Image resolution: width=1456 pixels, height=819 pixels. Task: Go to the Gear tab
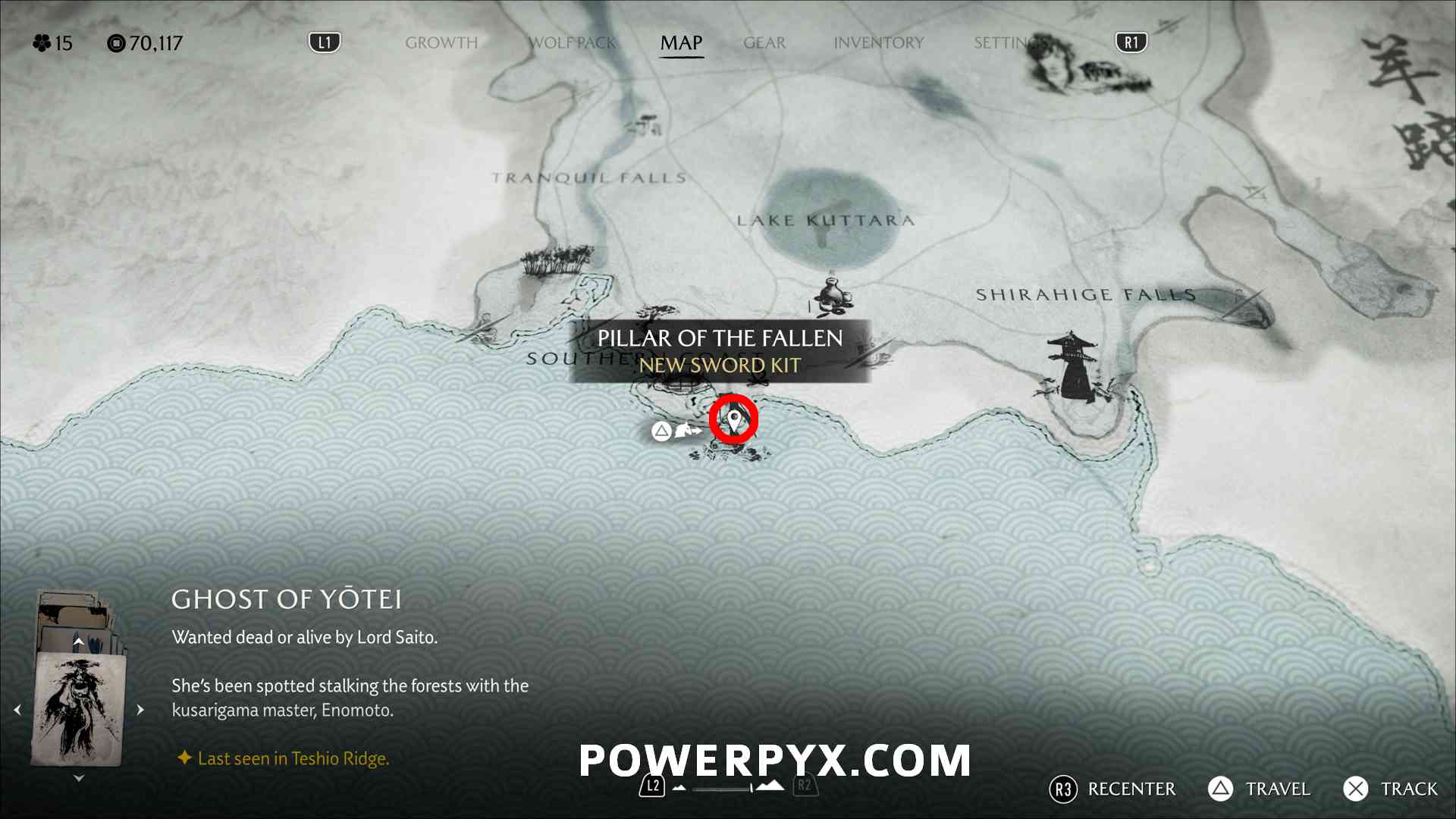tap(764, 43)
